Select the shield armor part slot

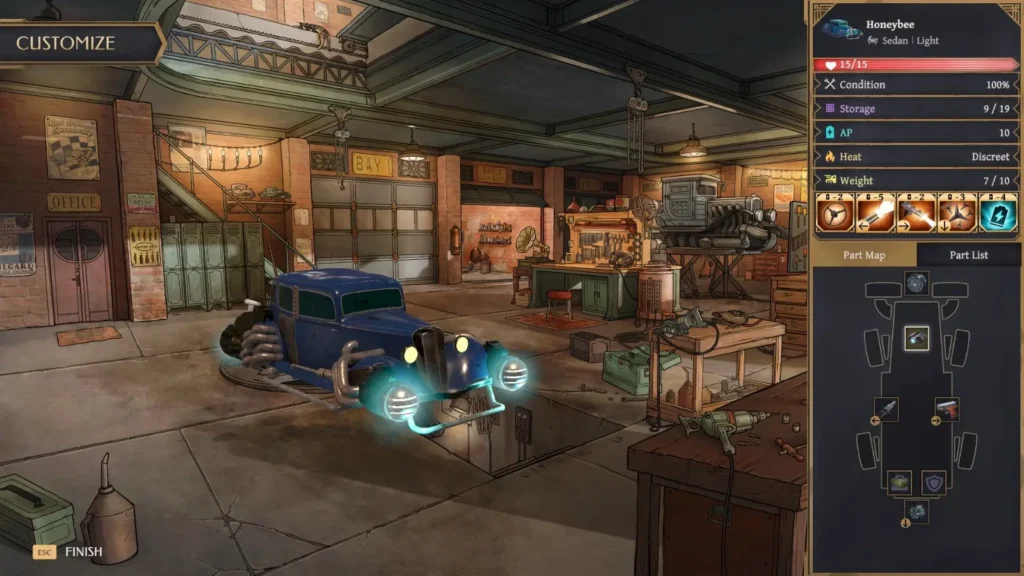point(934,482)
